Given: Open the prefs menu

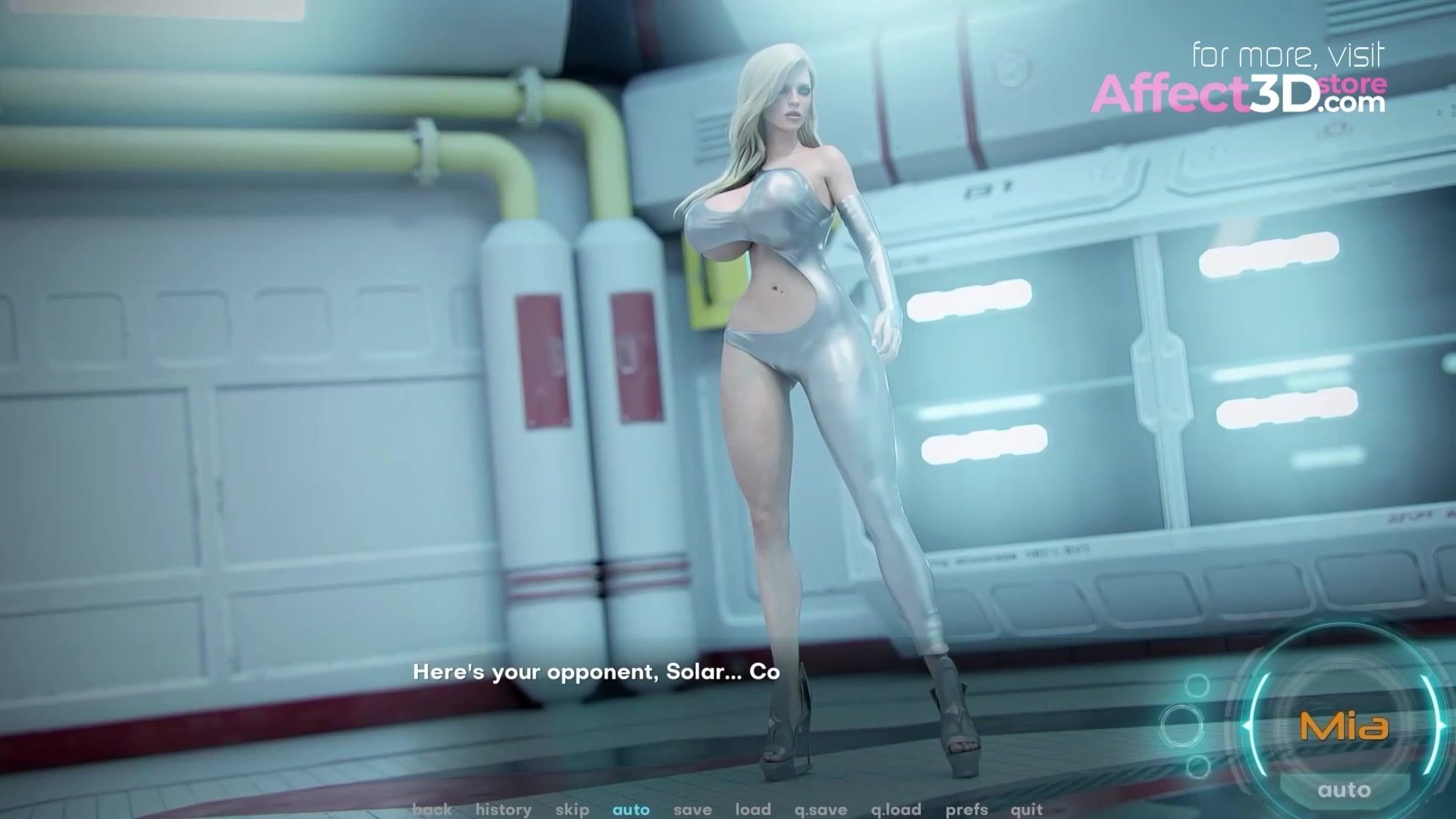Looking at the screenshot, I should pos(966,809).
